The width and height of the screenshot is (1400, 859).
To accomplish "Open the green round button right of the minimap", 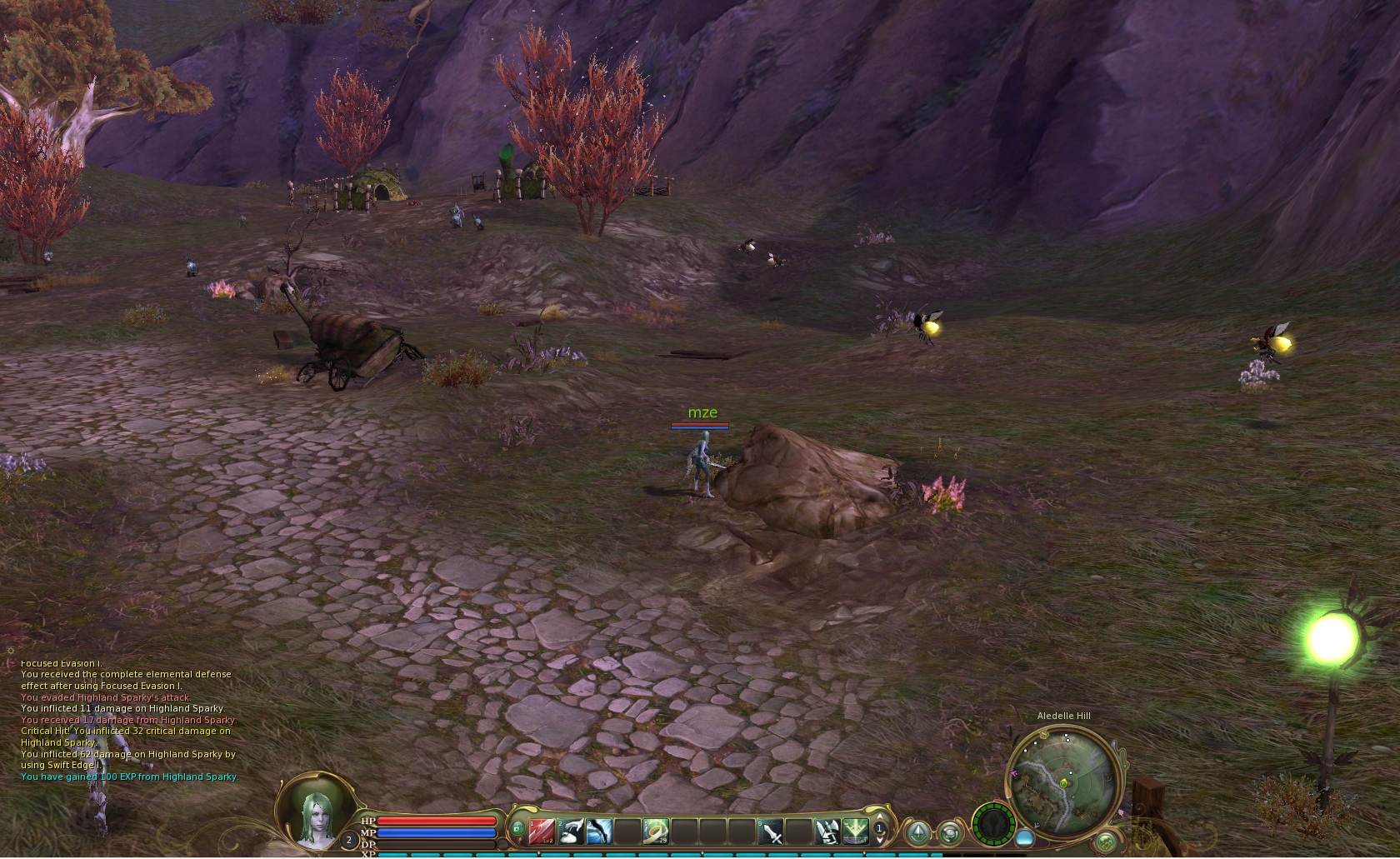I will pos(1106,842).
